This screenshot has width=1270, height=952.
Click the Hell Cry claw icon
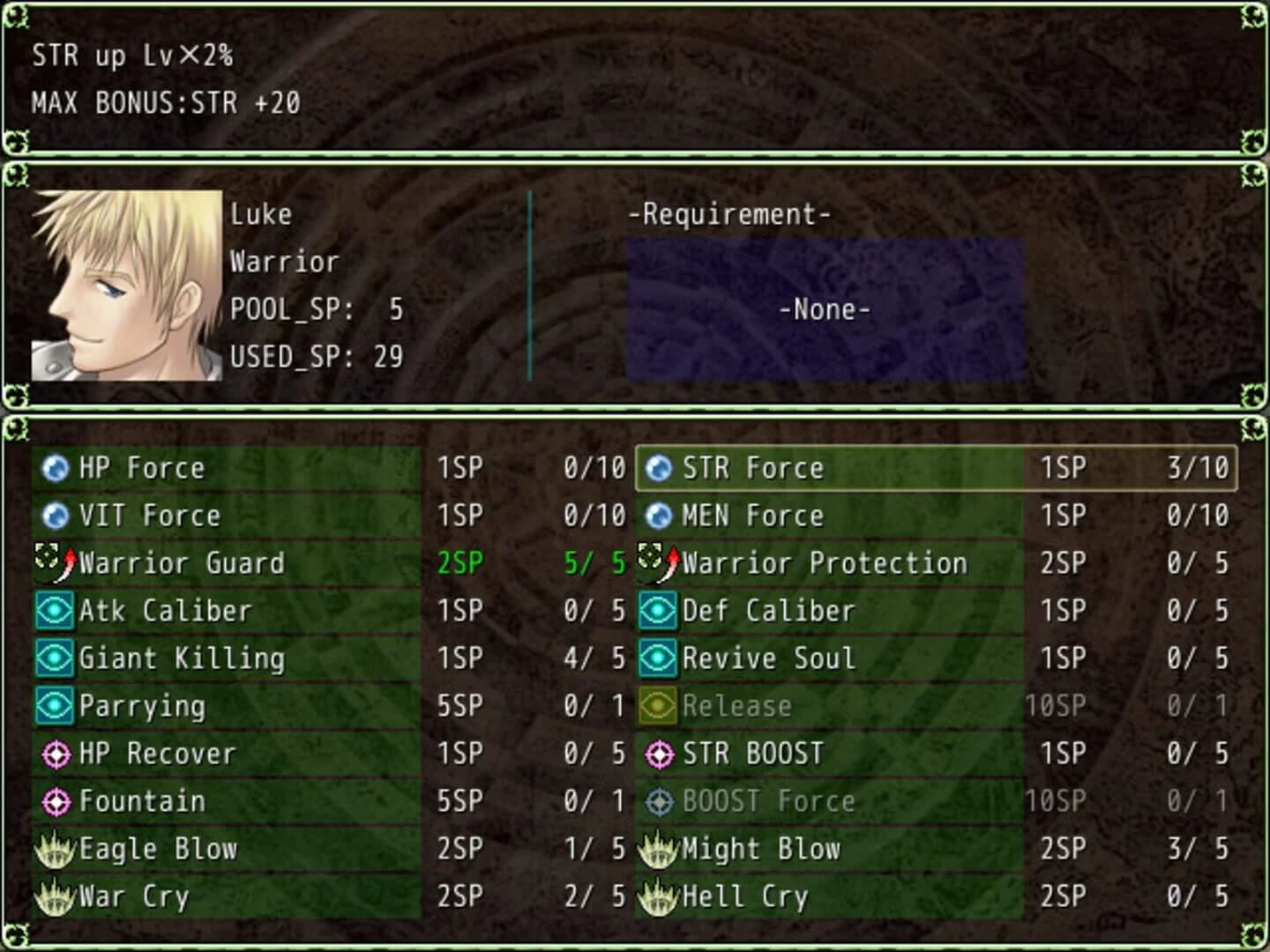[657, 896]
